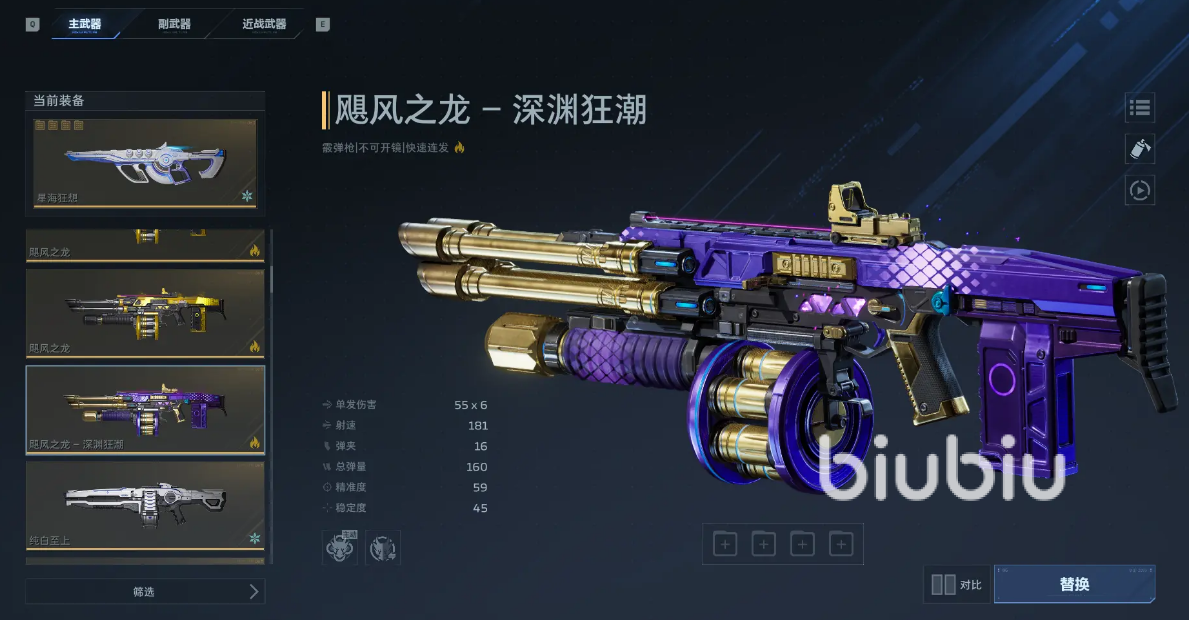This screenshot has width=1189, height=620.
Task: Choose the black-and-gold 飓风之龙 weapon
Action: [145, 313]
